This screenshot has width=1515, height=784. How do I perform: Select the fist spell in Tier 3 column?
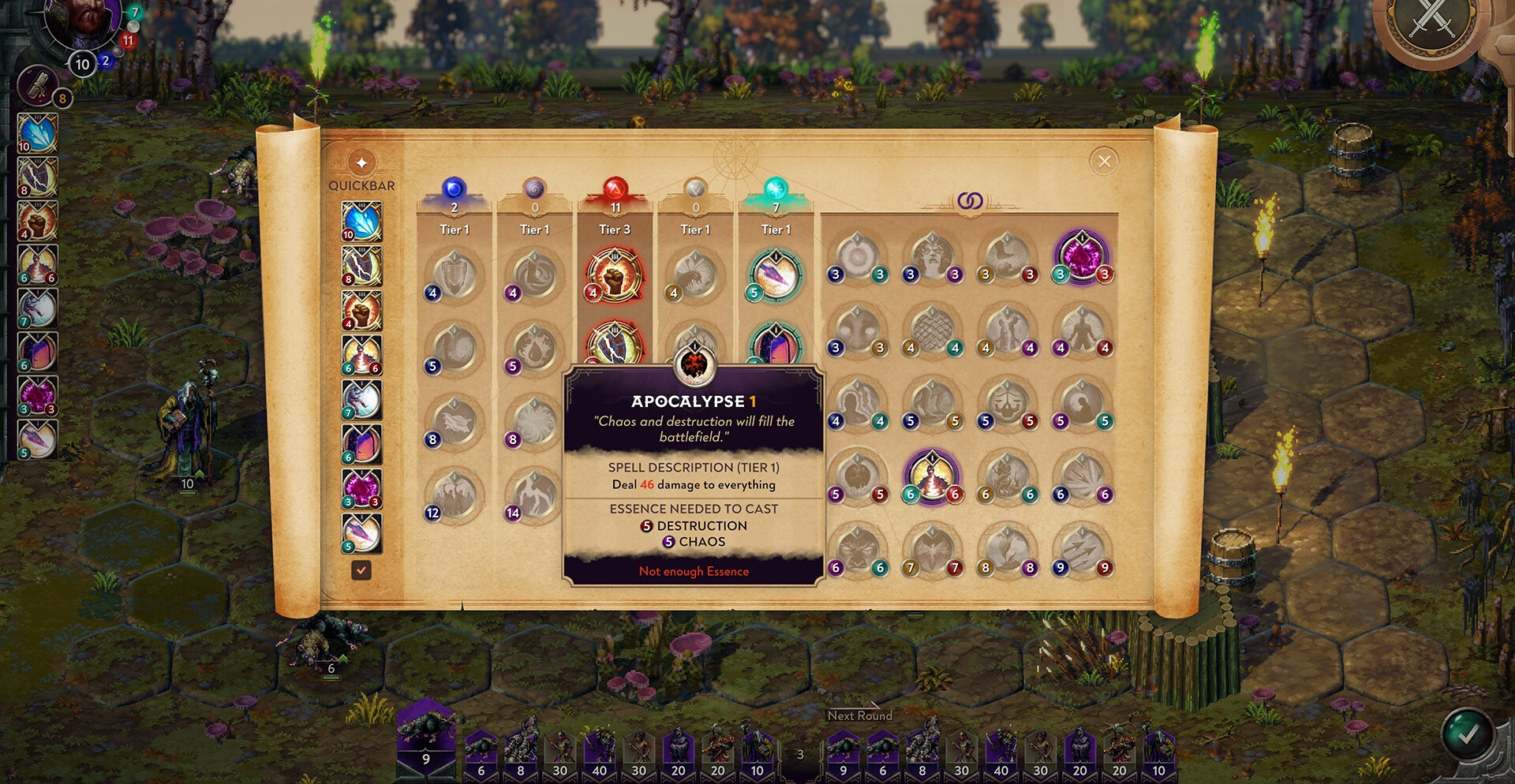pos(614,275)
